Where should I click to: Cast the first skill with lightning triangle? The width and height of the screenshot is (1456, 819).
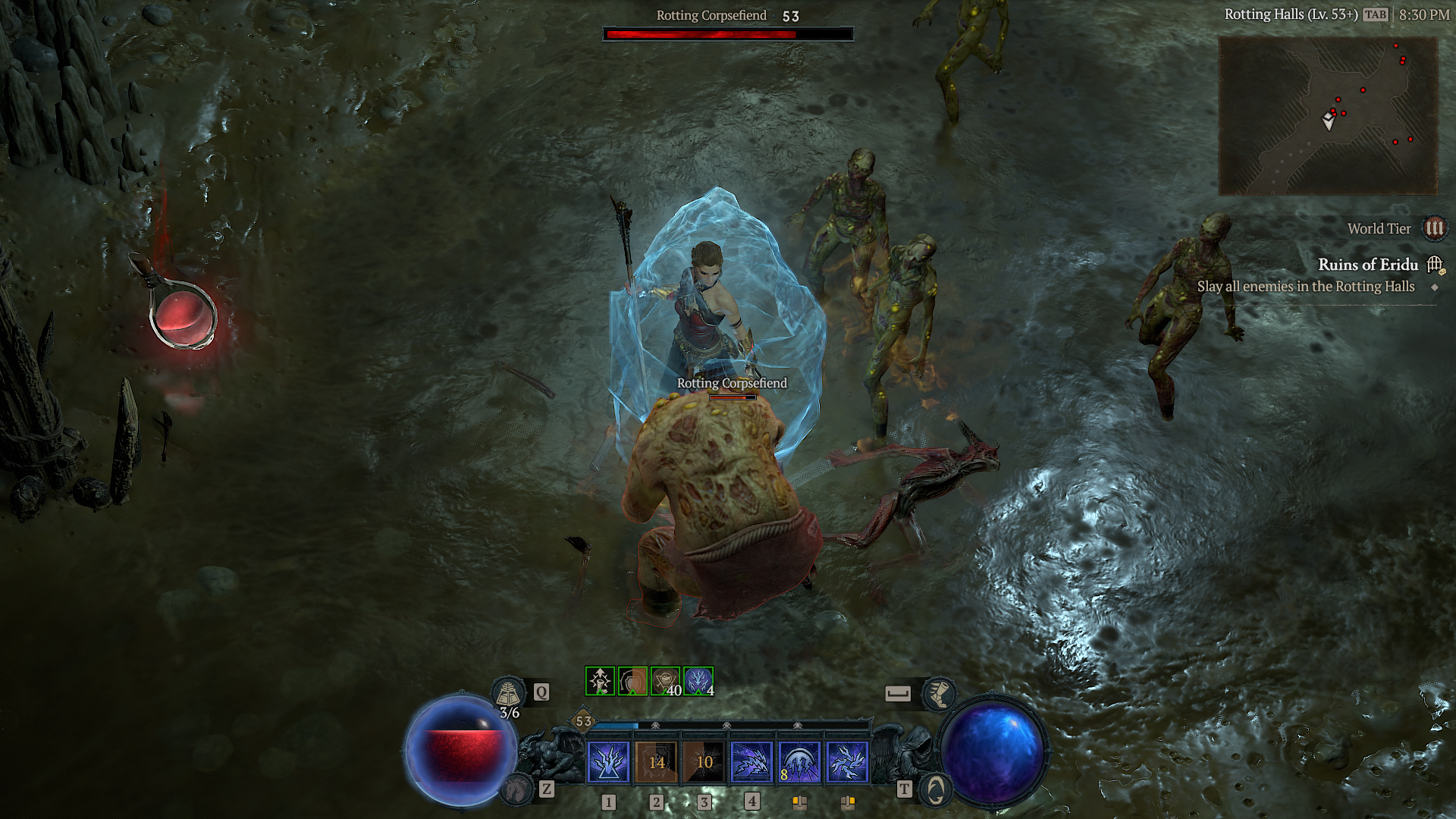(x=608, y=761)
